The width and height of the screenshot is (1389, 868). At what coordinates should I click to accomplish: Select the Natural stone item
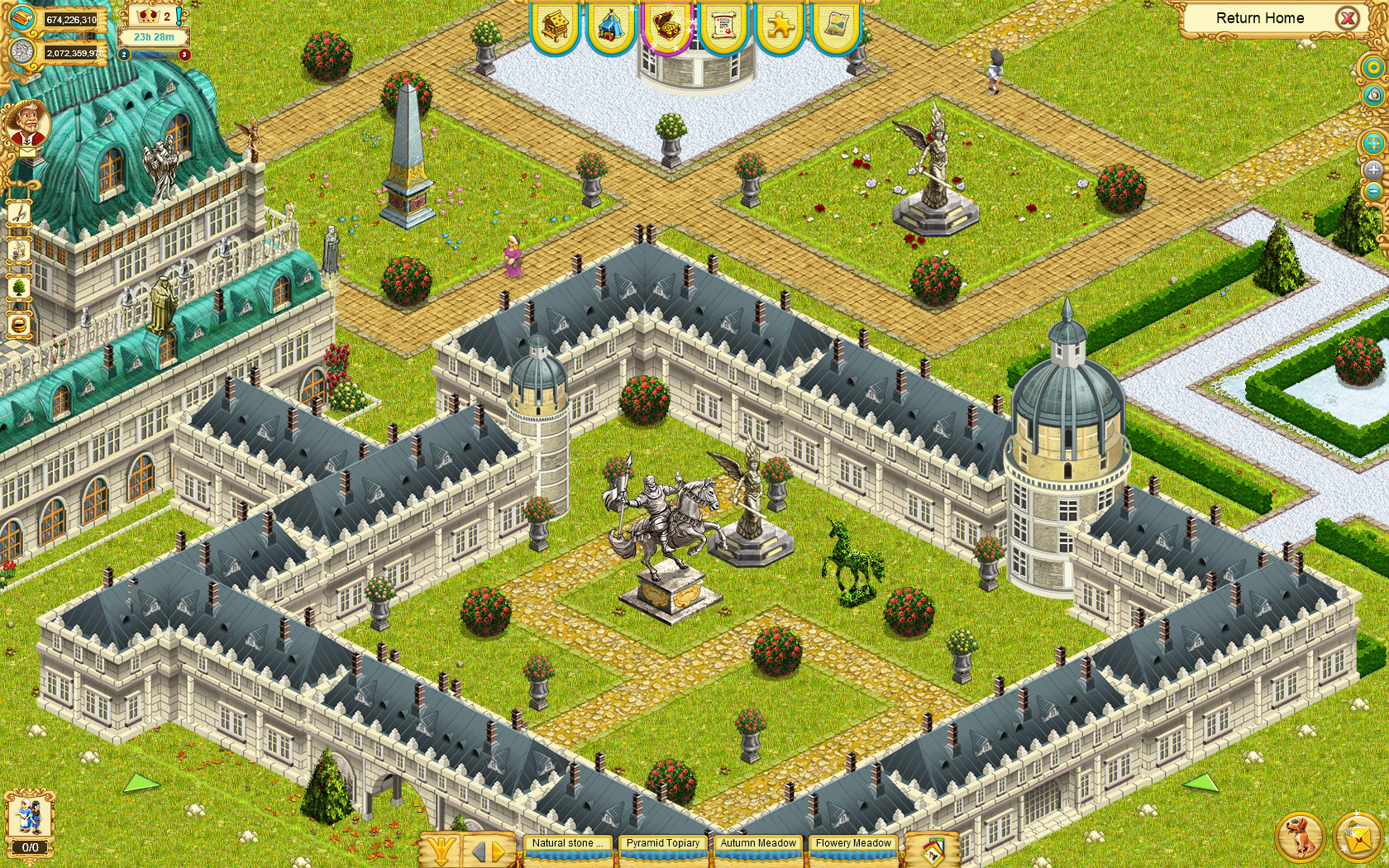(x=567, y=842)
